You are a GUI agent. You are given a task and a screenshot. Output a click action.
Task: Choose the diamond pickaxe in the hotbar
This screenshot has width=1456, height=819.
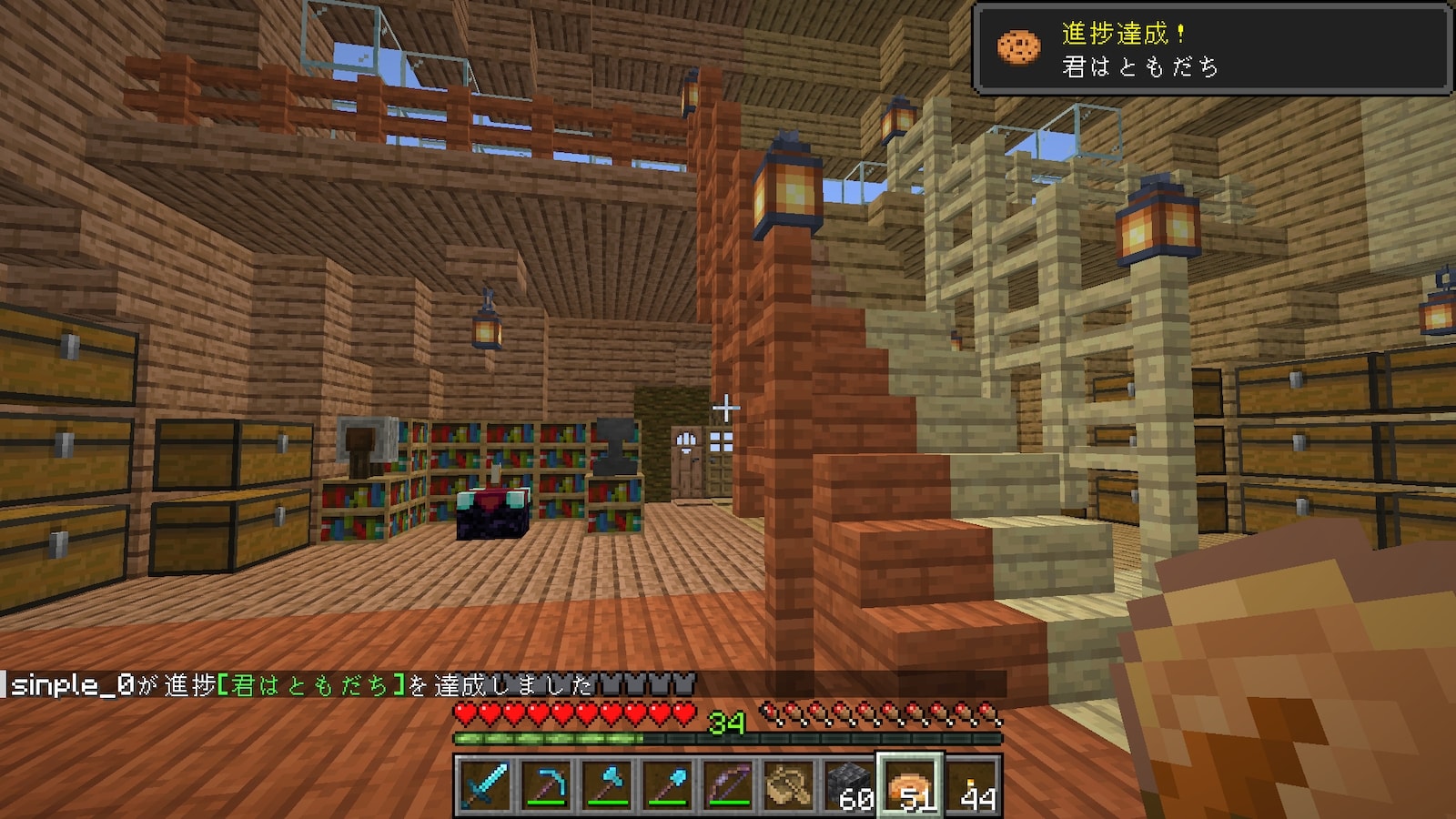coord(544,784)
